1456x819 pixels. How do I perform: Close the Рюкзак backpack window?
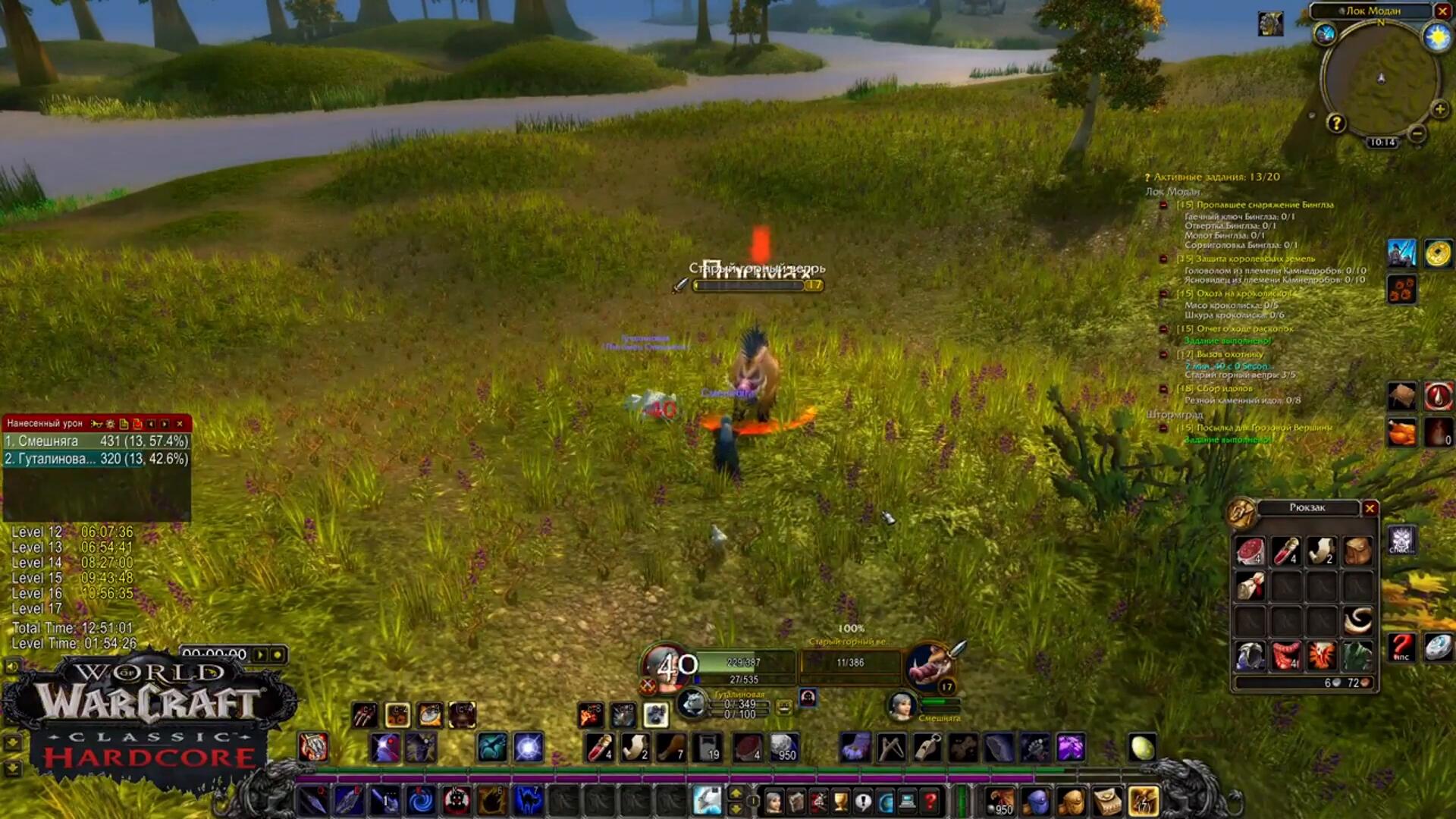click(1370, 508)
